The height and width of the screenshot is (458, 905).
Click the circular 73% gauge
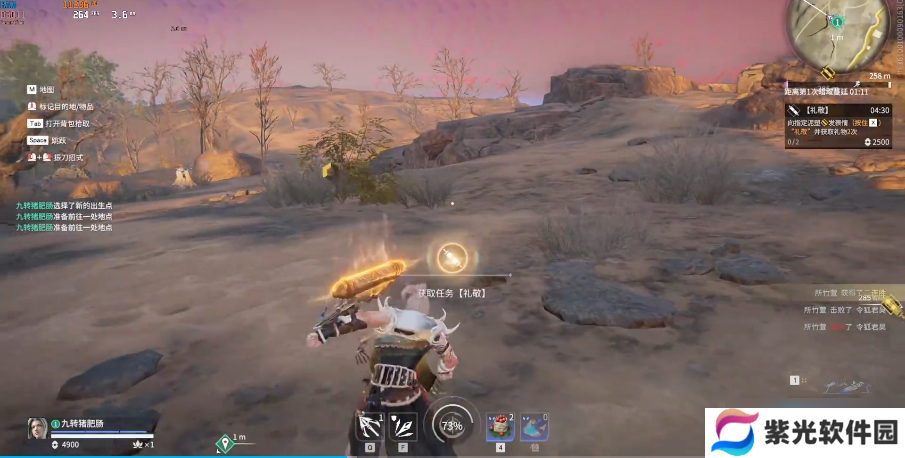[x=450, y=425]
